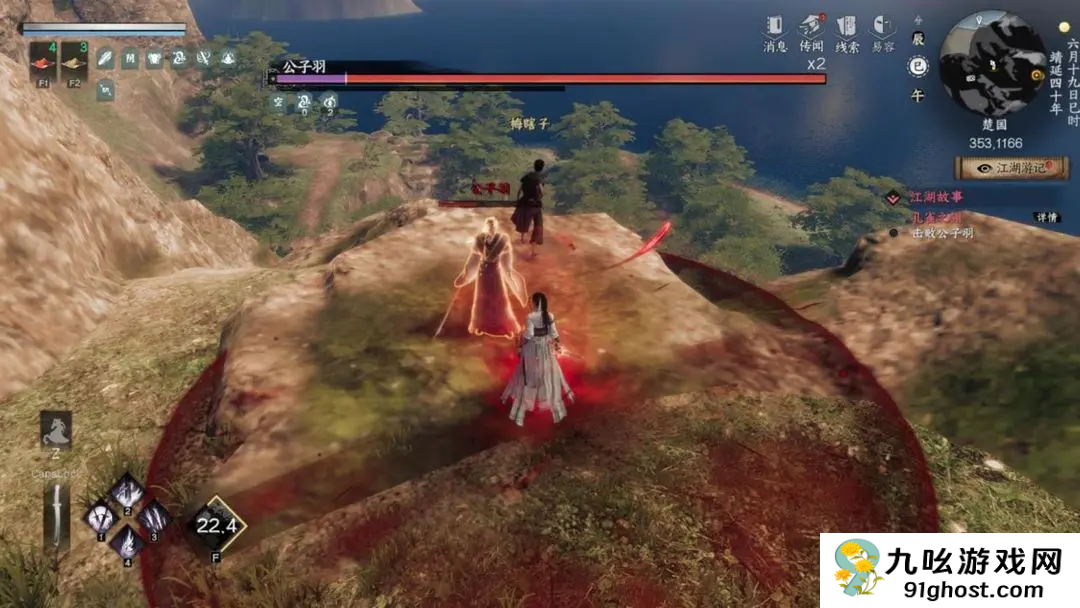The image size is (1080, 608).
Task: Summon mount with the horse icon
Action: [x=55, y=431]
